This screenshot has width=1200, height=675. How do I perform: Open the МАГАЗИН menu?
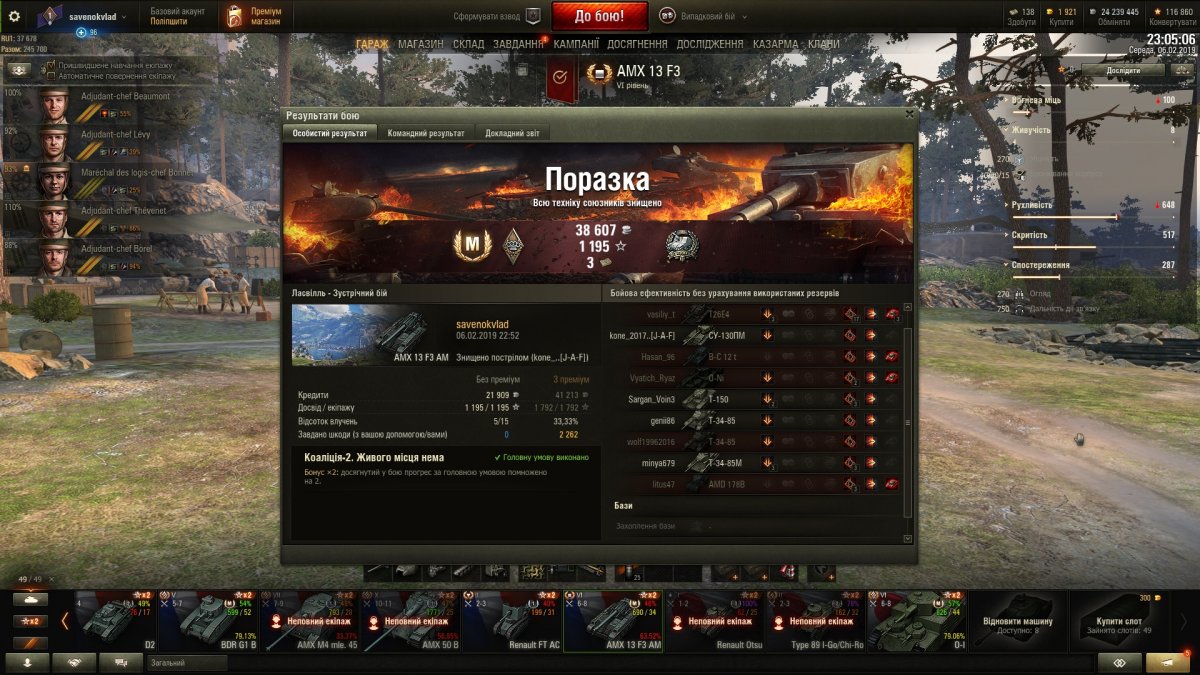(420, 44)
